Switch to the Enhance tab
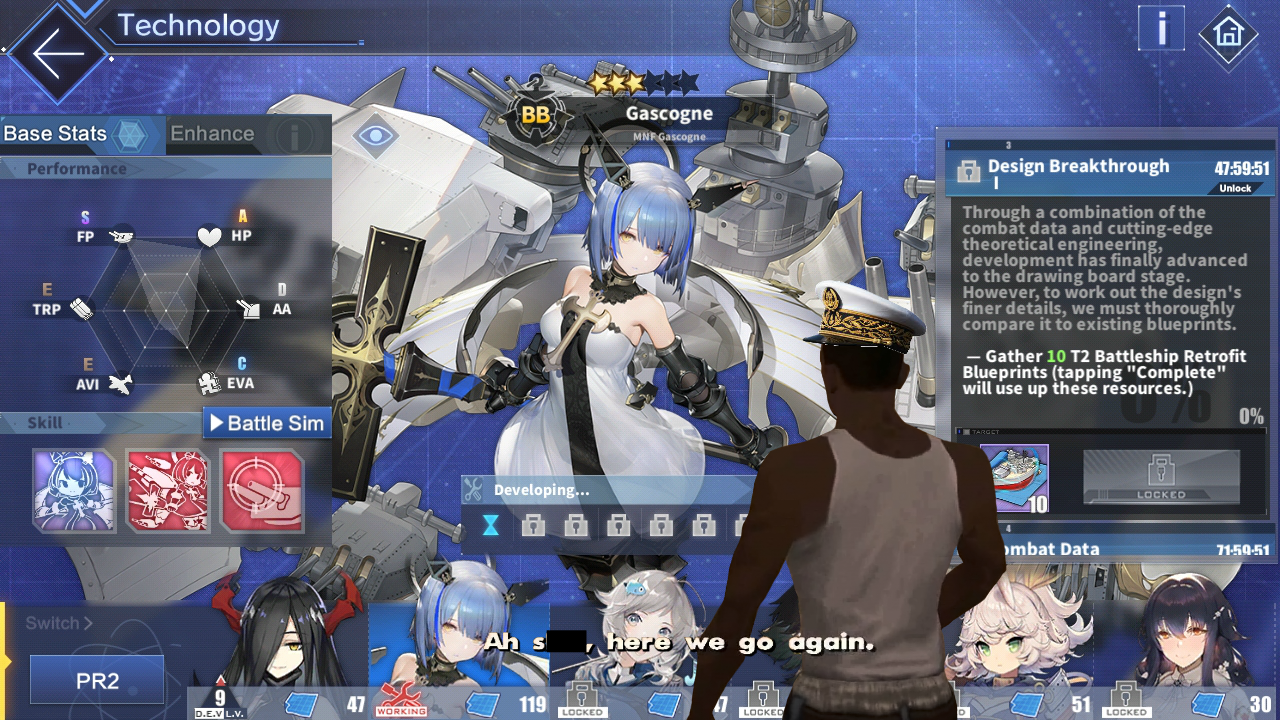The height and width of the screenshot is (720, 1280). click(212, 134)
